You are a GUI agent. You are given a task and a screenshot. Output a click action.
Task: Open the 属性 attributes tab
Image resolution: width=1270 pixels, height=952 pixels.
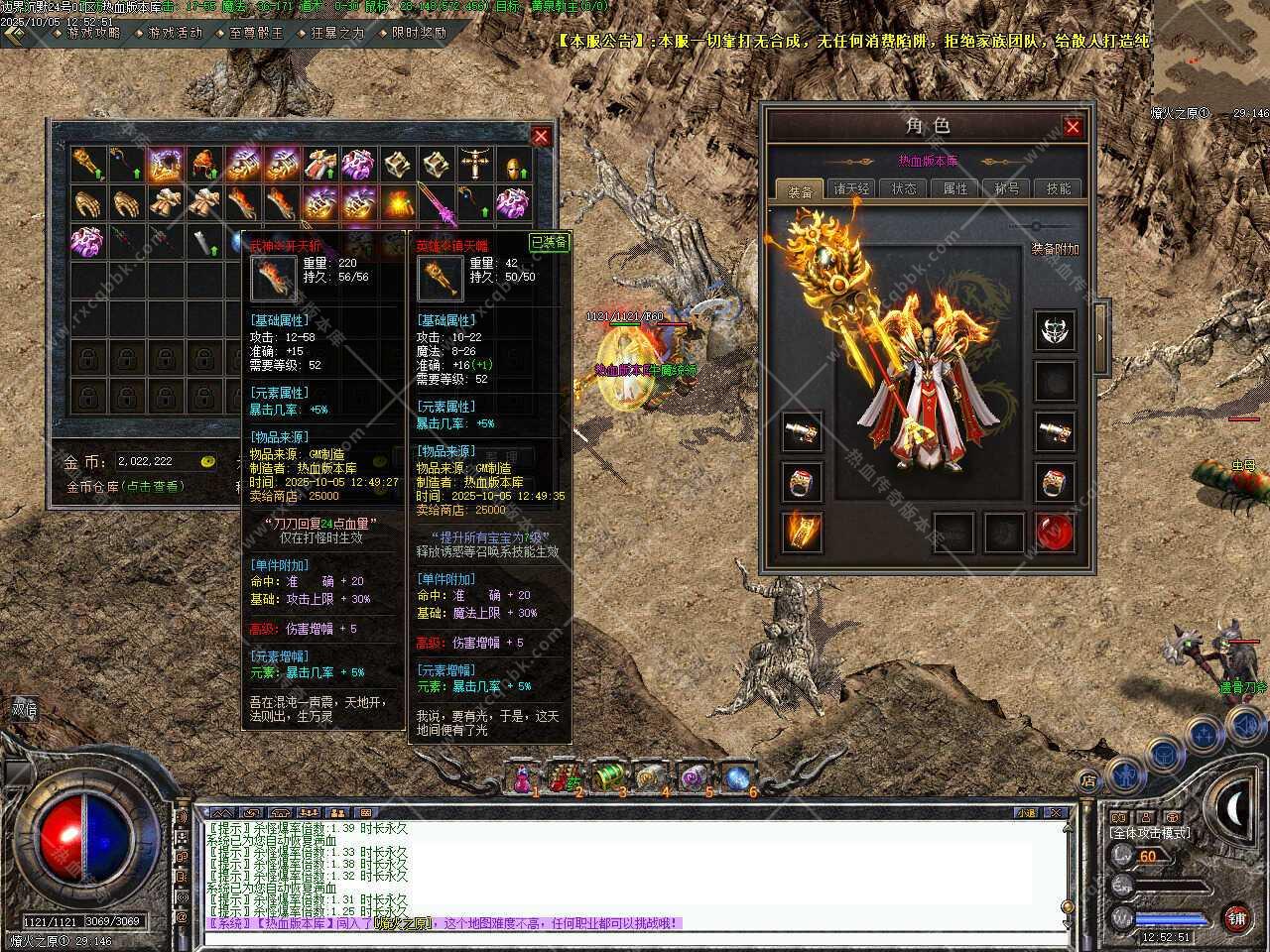point(955,188)
